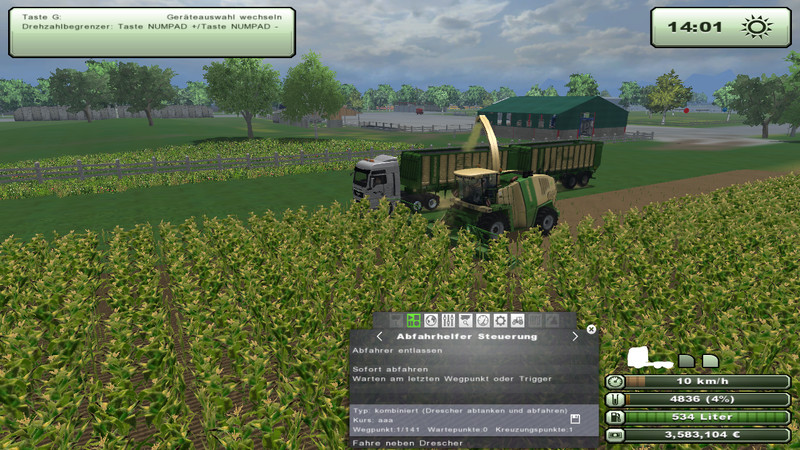This screenshot has height=450, width=800.
Task: Open the speedometer gauge tab
Action: coord(482,321)
